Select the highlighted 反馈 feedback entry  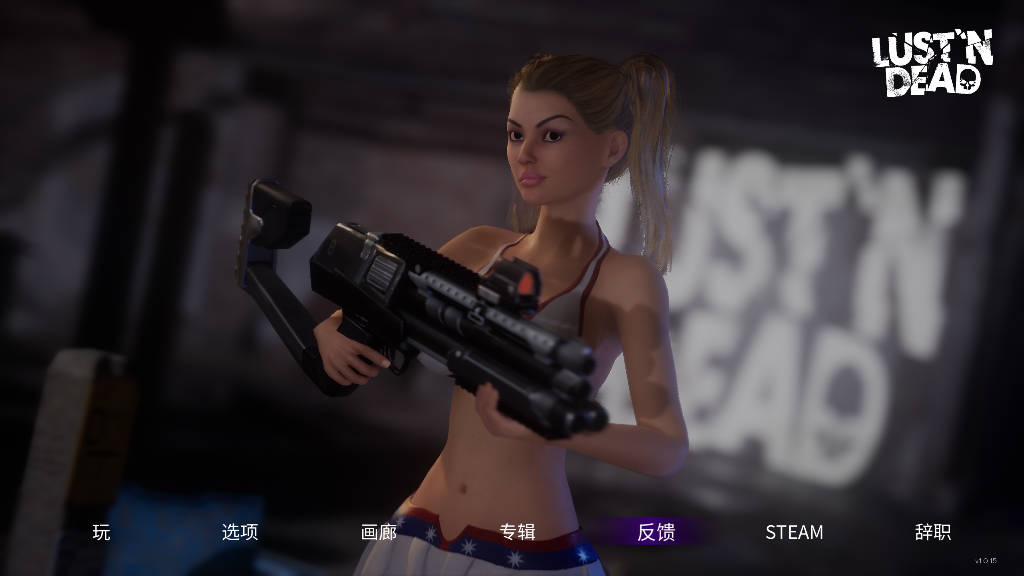coord(656,532)
